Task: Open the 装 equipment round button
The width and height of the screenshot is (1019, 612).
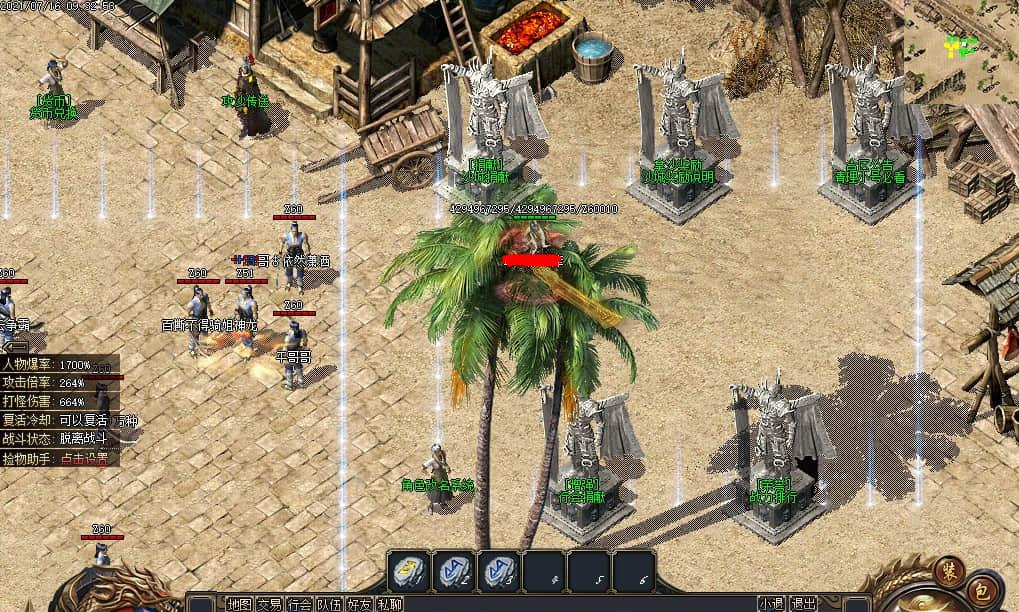Action: pyautogui.click(x=948, y=571)
